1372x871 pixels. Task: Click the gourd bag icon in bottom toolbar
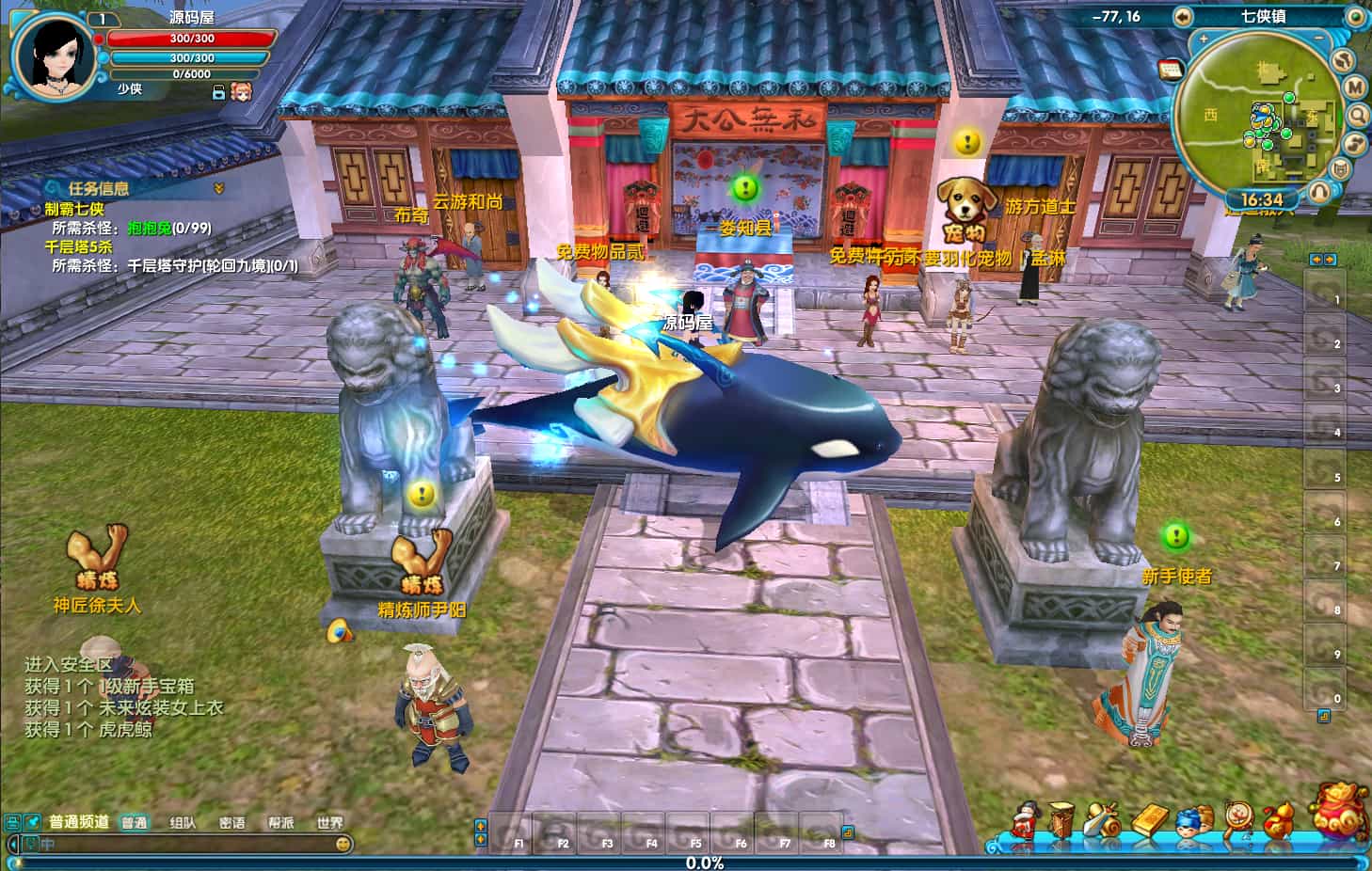click(1278, 818)
